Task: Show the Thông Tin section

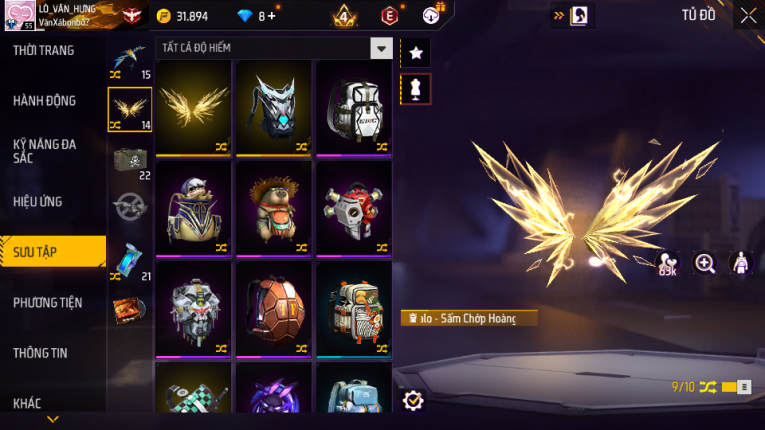Action: click(x=41, y=352)
